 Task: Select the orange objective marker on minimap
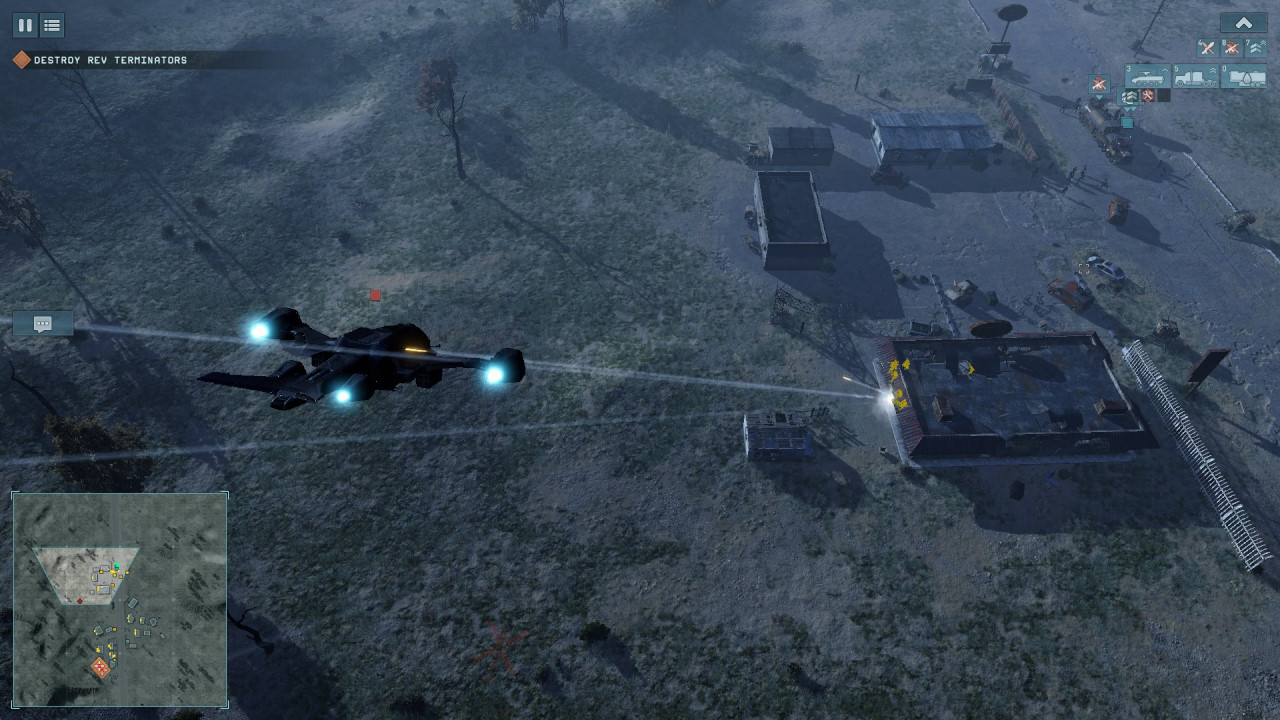click(101, 667)
